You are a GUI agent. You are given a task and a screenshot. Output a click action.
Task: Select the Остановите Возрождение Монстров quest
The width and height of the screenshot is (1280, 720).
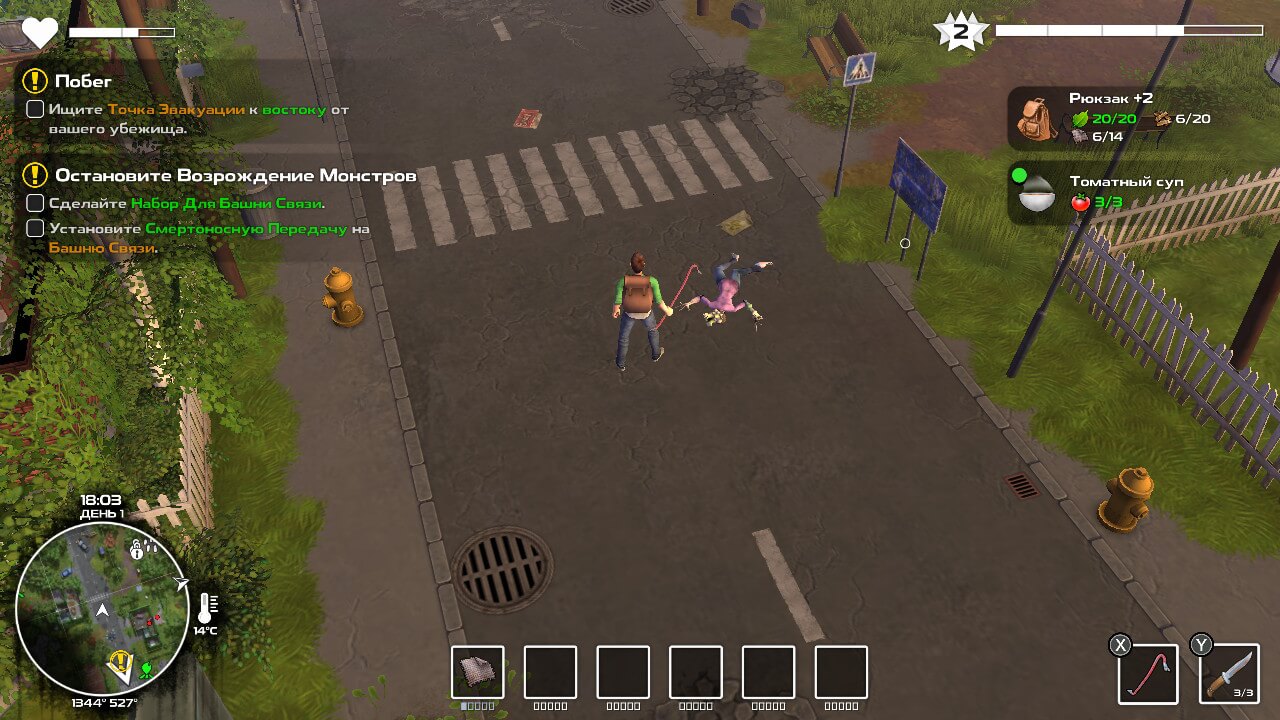[x=235, y=176]
